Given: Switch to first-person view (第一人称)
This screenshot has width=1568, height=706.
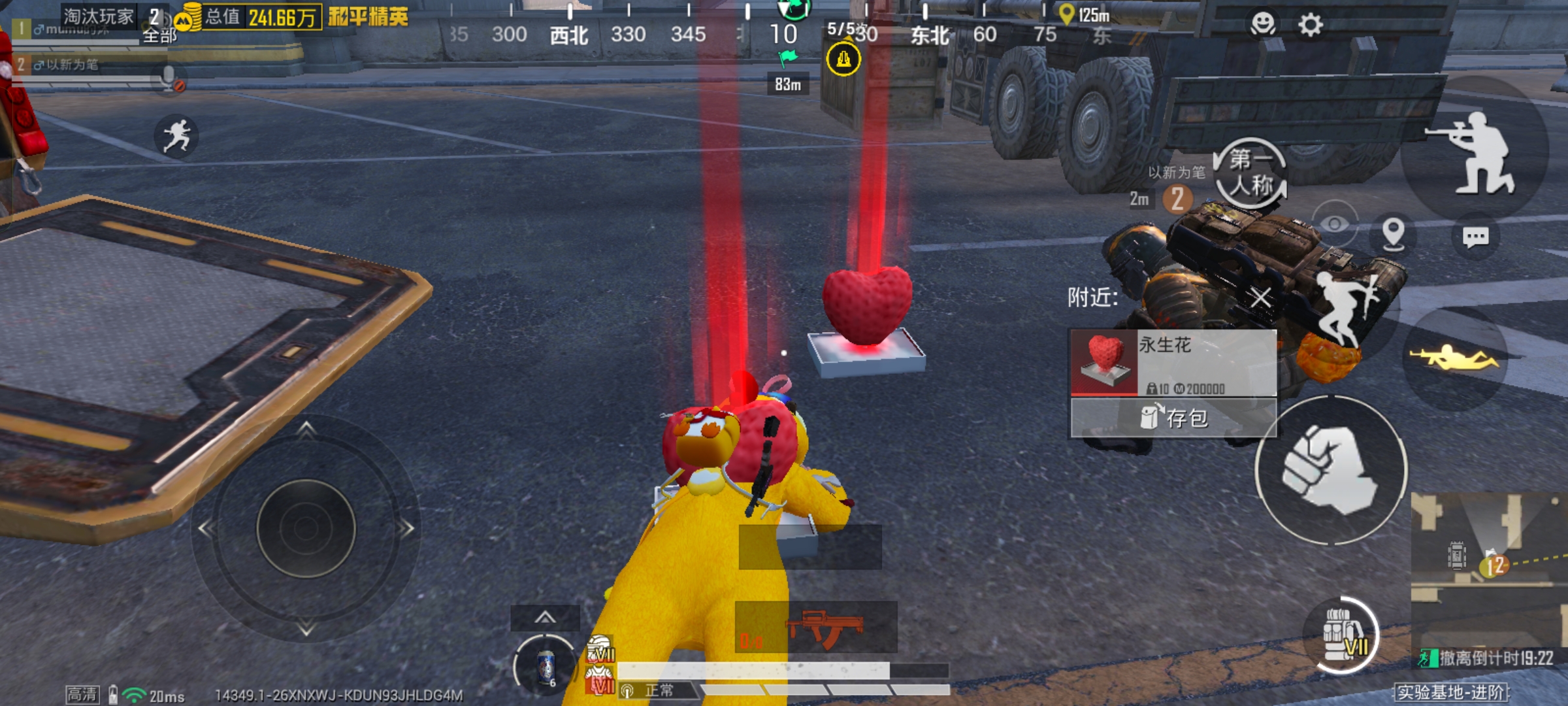Looking at the screenshot, I should [1250, 173].
